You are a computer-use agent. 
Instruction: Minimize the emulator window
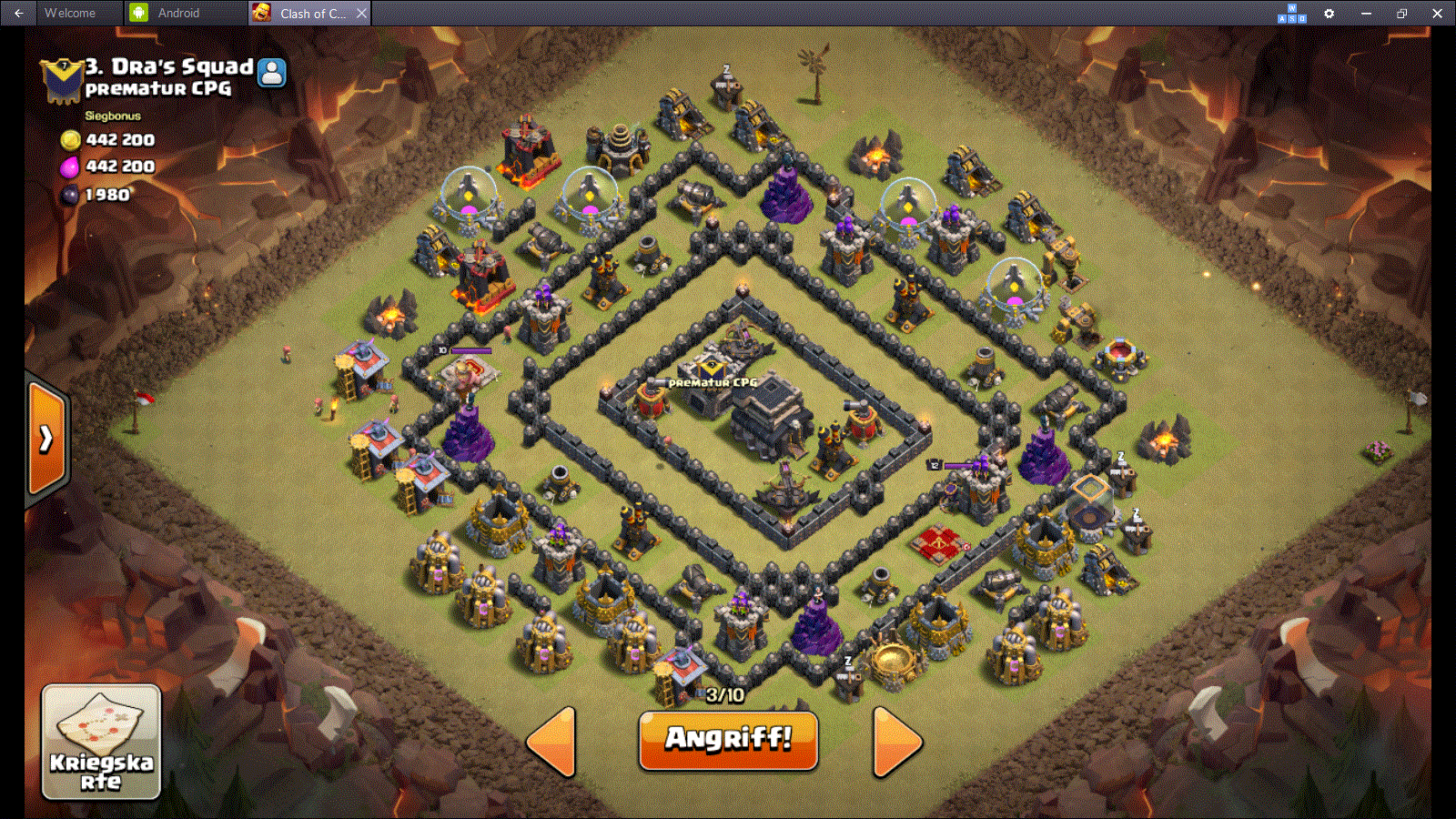point(1366,13)
